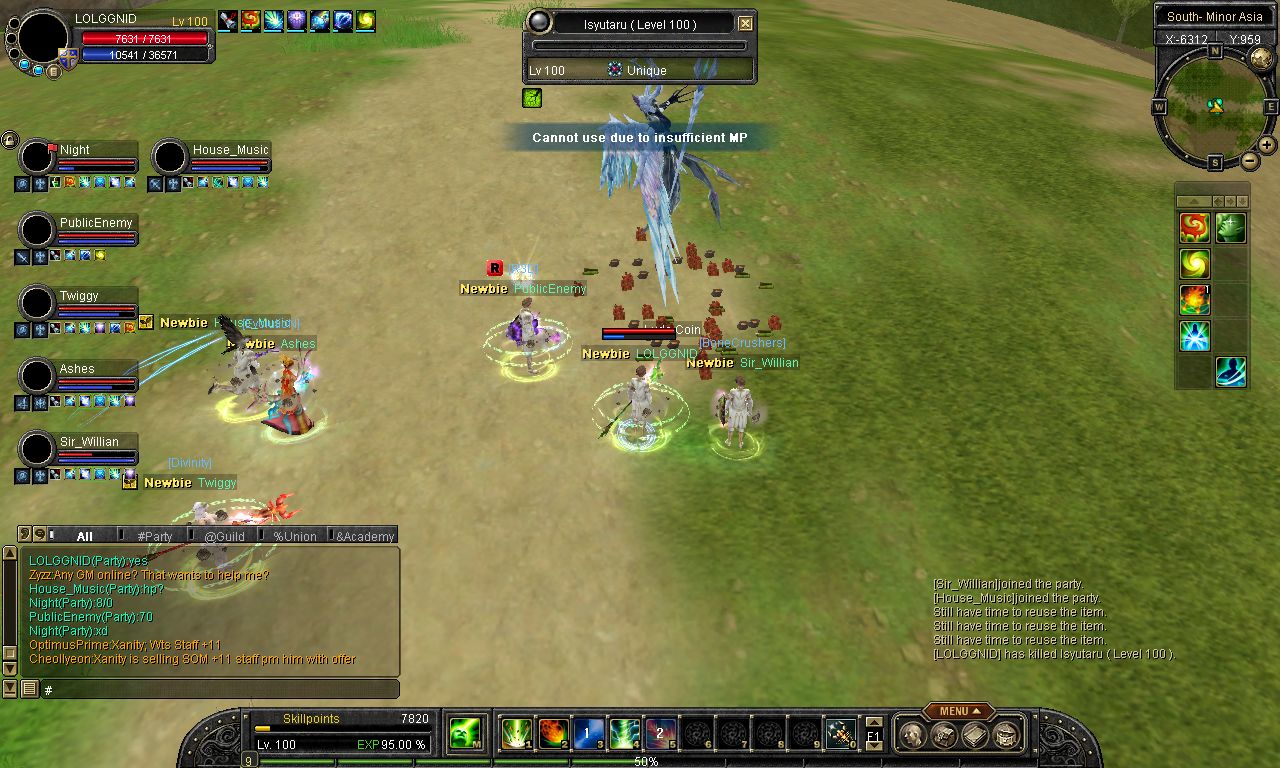
Task: Use the fireball skill in hotbar slot 2
Action: 553,734
